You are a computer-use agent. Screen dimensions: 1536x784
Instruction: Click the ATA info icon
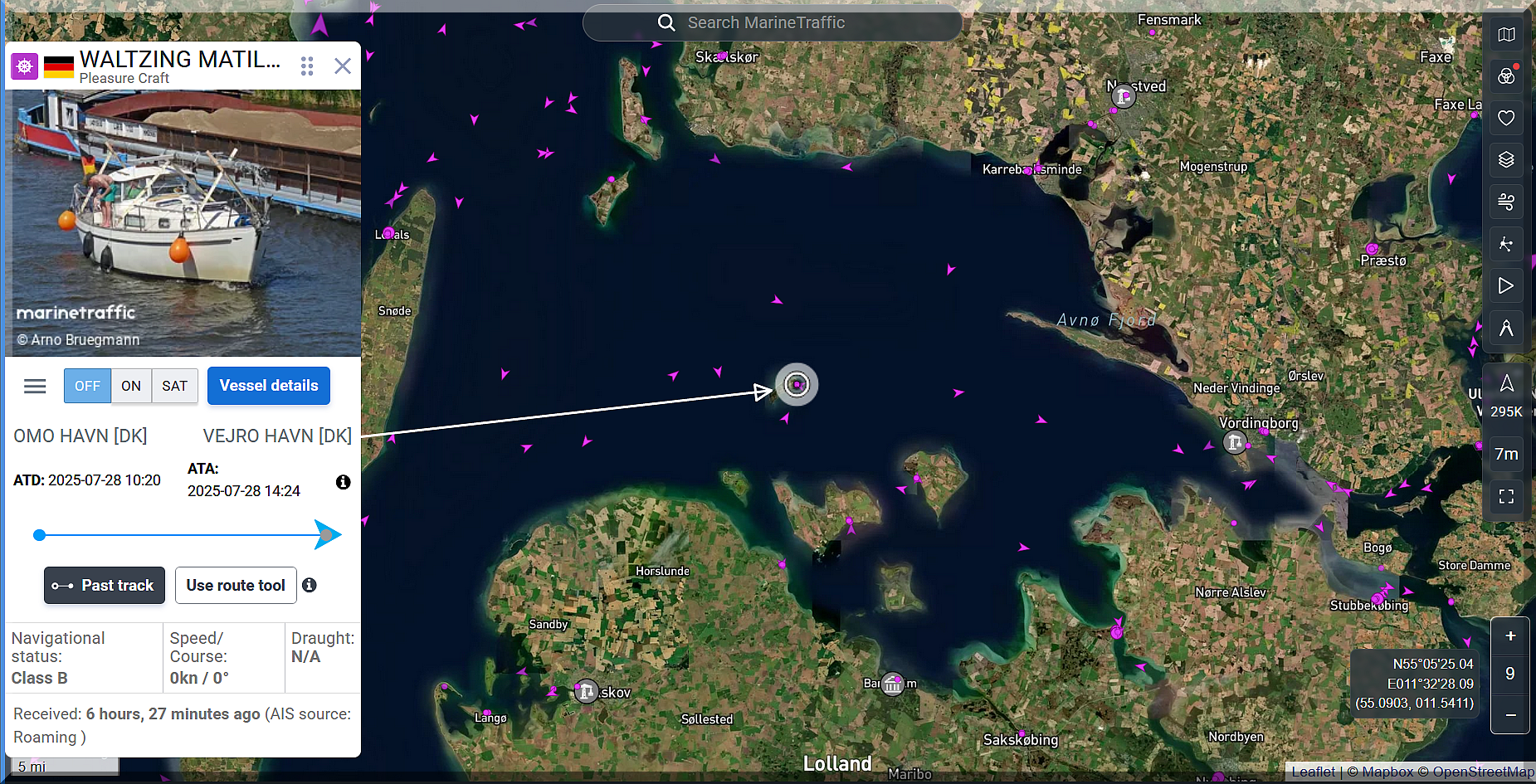343,482
